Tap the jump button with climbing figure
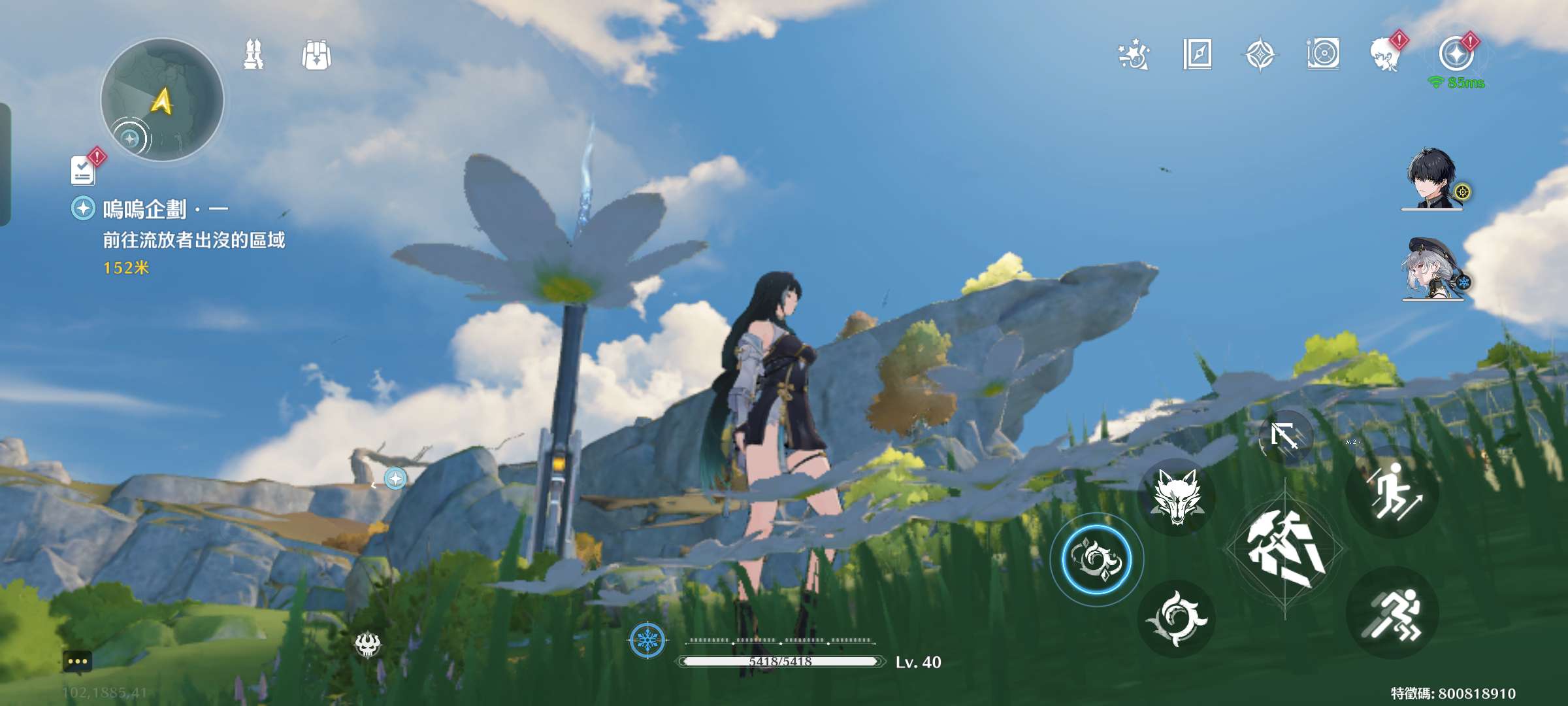 pos(1393,492)
